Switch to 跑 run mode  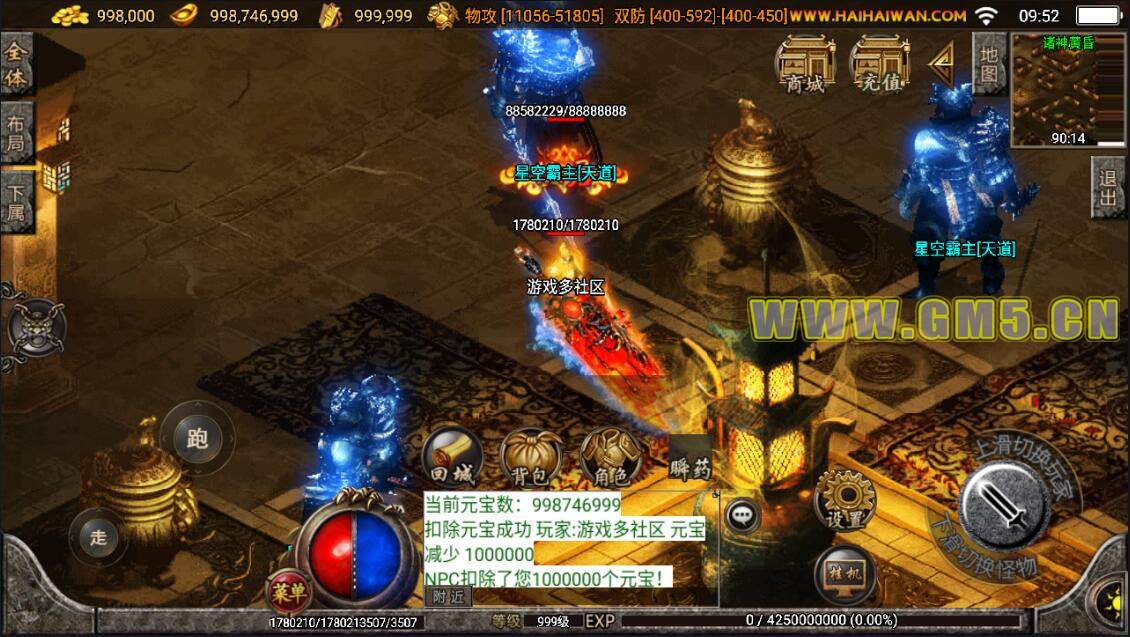[x=197, y=439]
